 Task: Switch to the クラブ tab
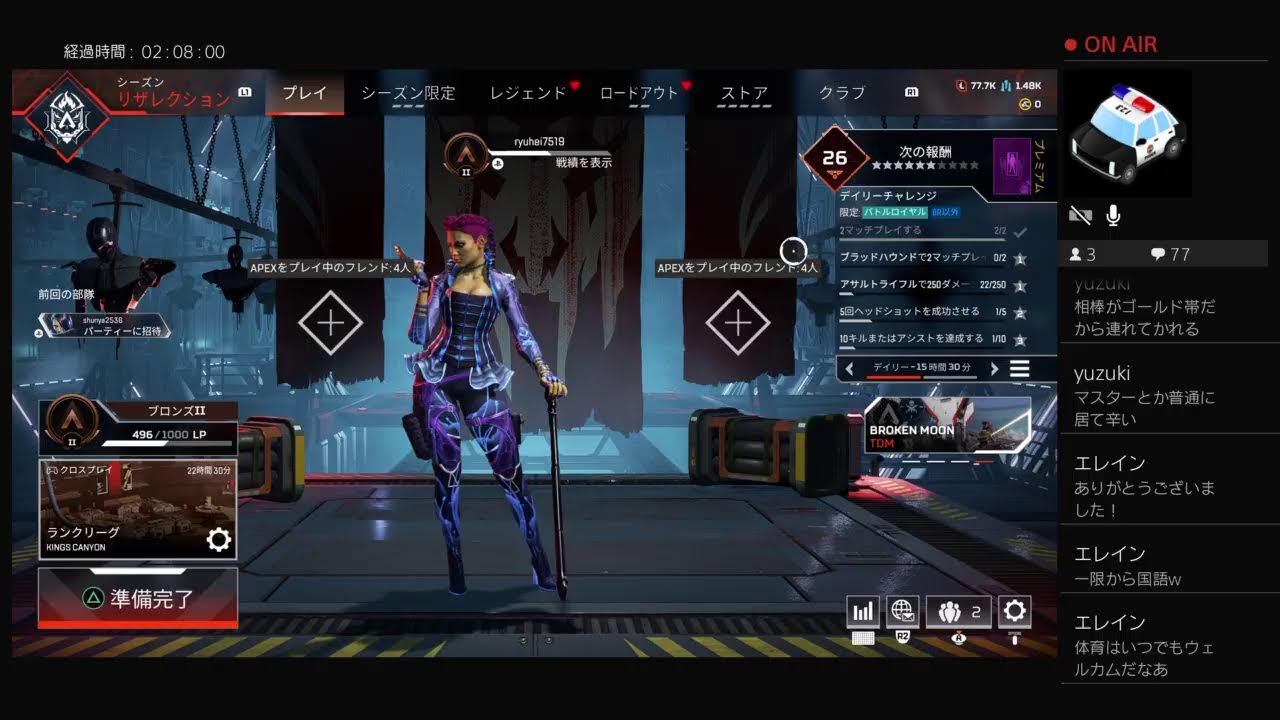(x=842, y=93)
